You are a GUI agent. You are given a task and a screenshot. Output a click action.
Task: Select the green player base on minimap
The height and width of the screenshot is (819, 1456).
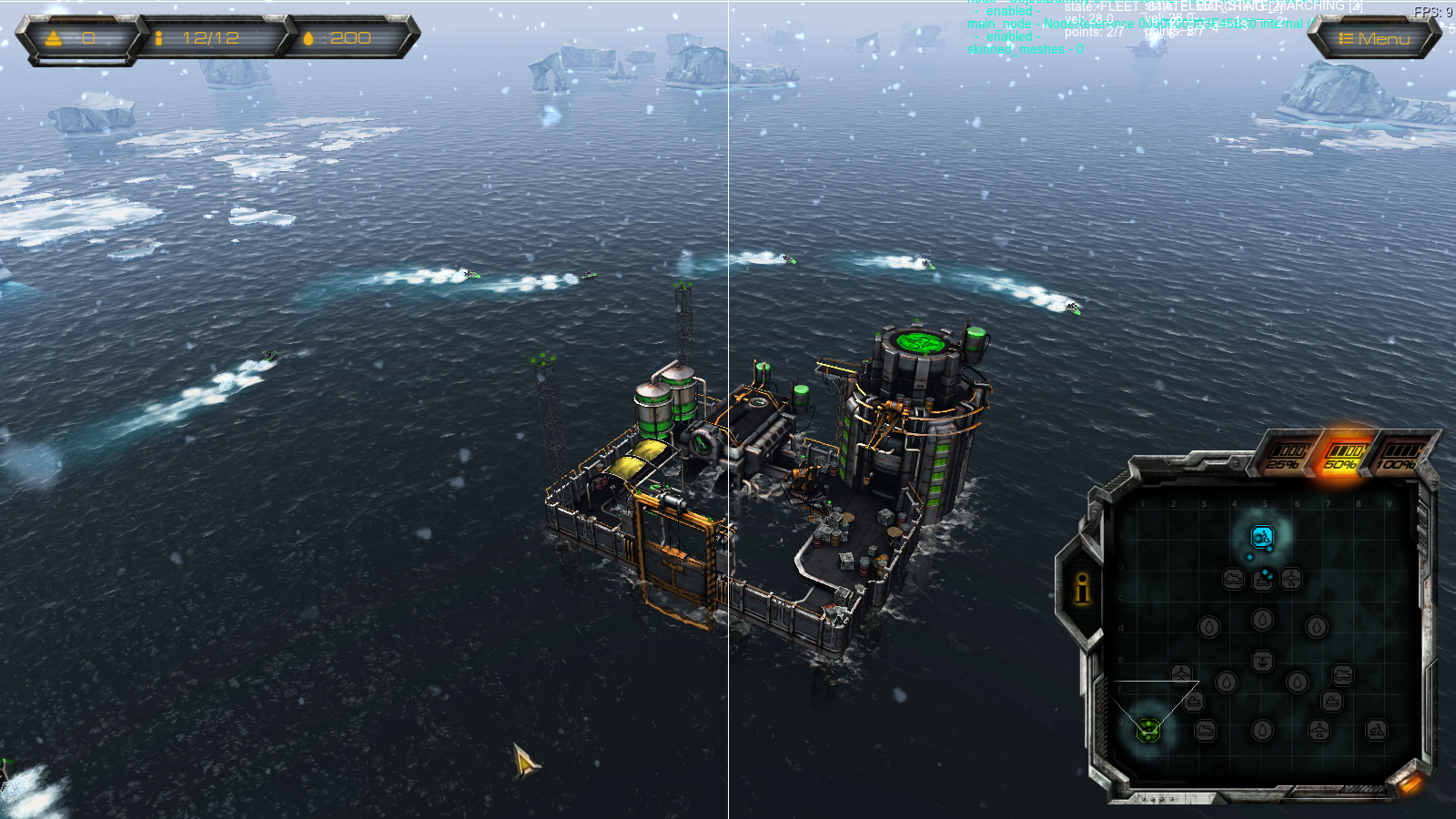click(x=1148, y=729)
